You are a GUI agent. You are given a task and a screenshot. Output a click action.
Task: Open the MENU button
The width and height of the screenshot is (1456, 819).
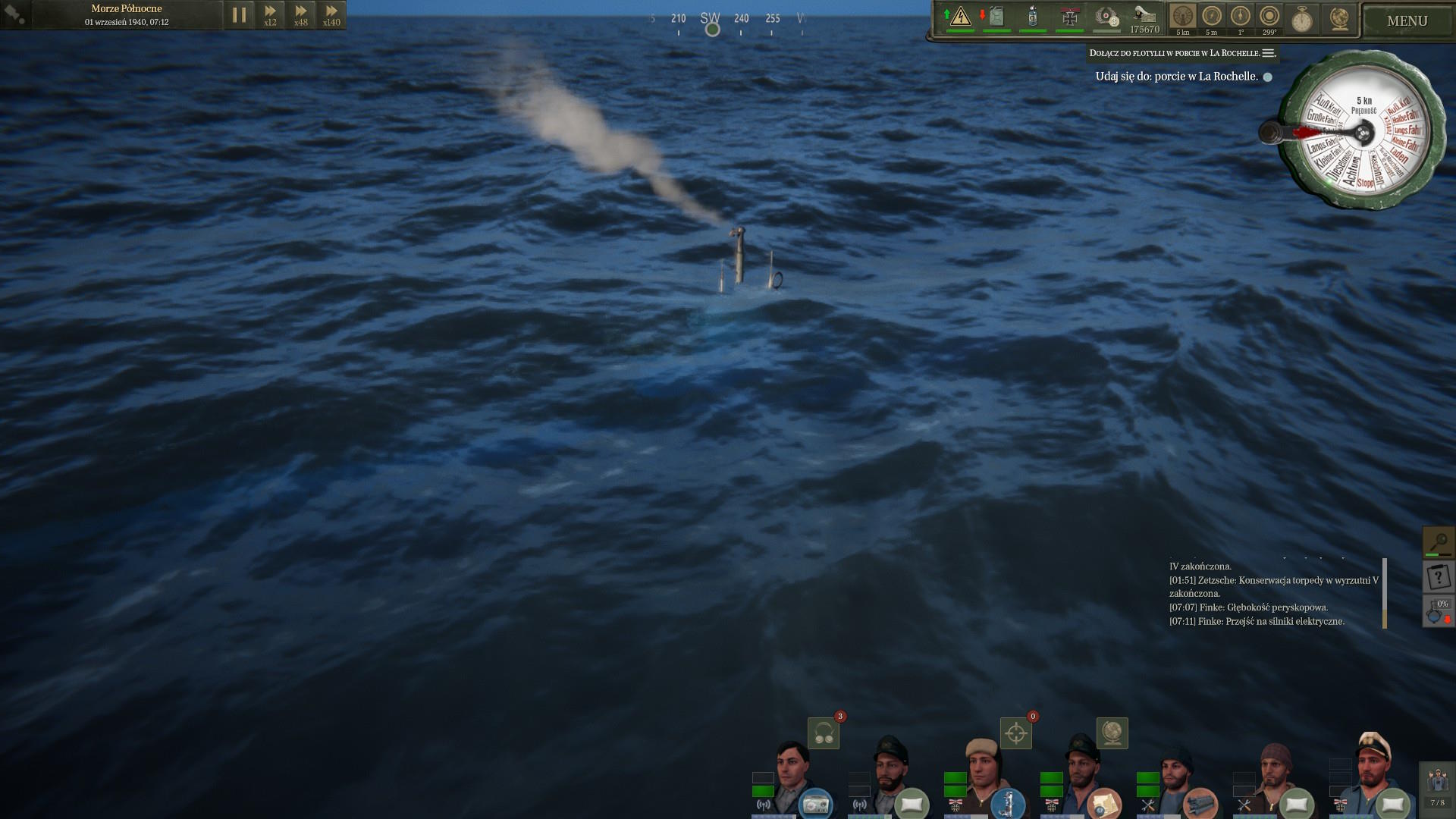[x=1407, y=21]
